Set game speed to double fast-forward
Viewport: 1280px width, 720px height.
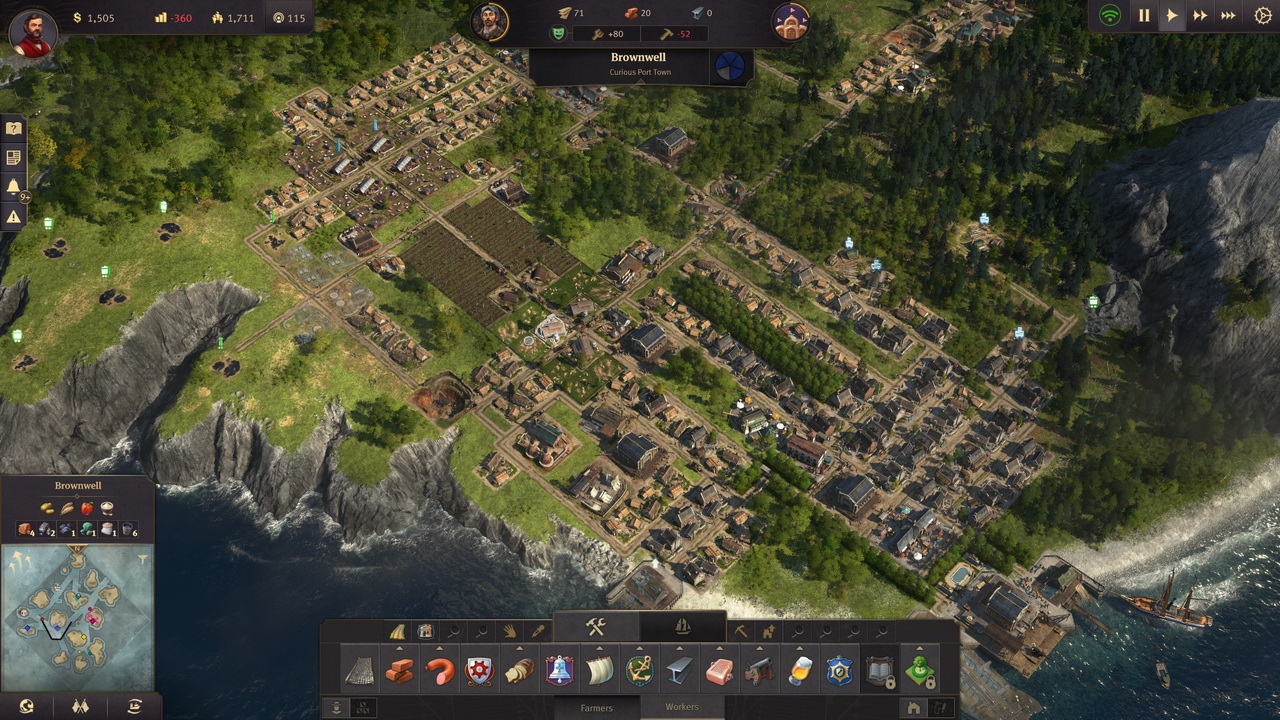[x=1200, y=16]
